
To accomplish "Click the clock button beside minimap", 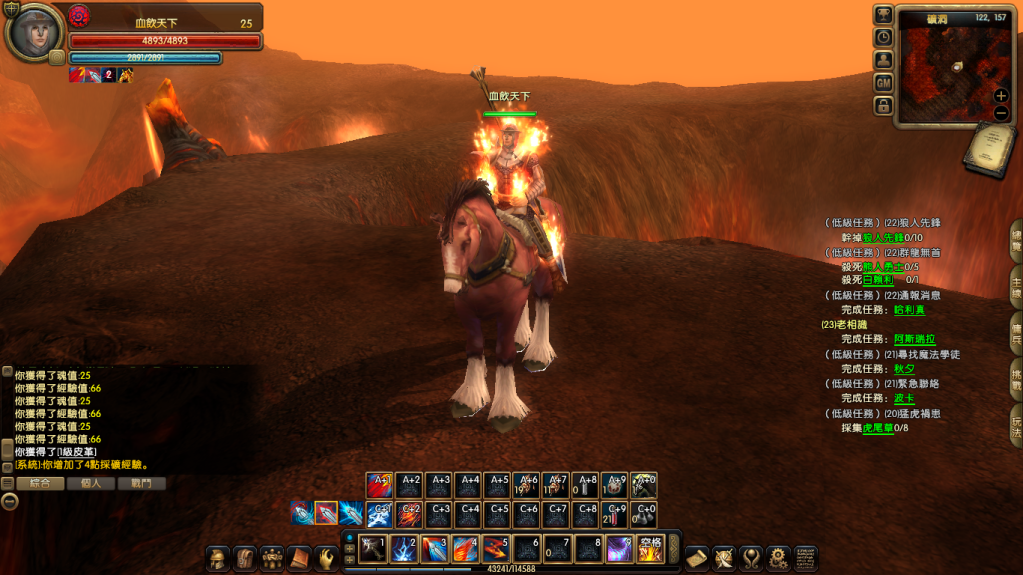I will pyautogui.click(x=883, y=37).
